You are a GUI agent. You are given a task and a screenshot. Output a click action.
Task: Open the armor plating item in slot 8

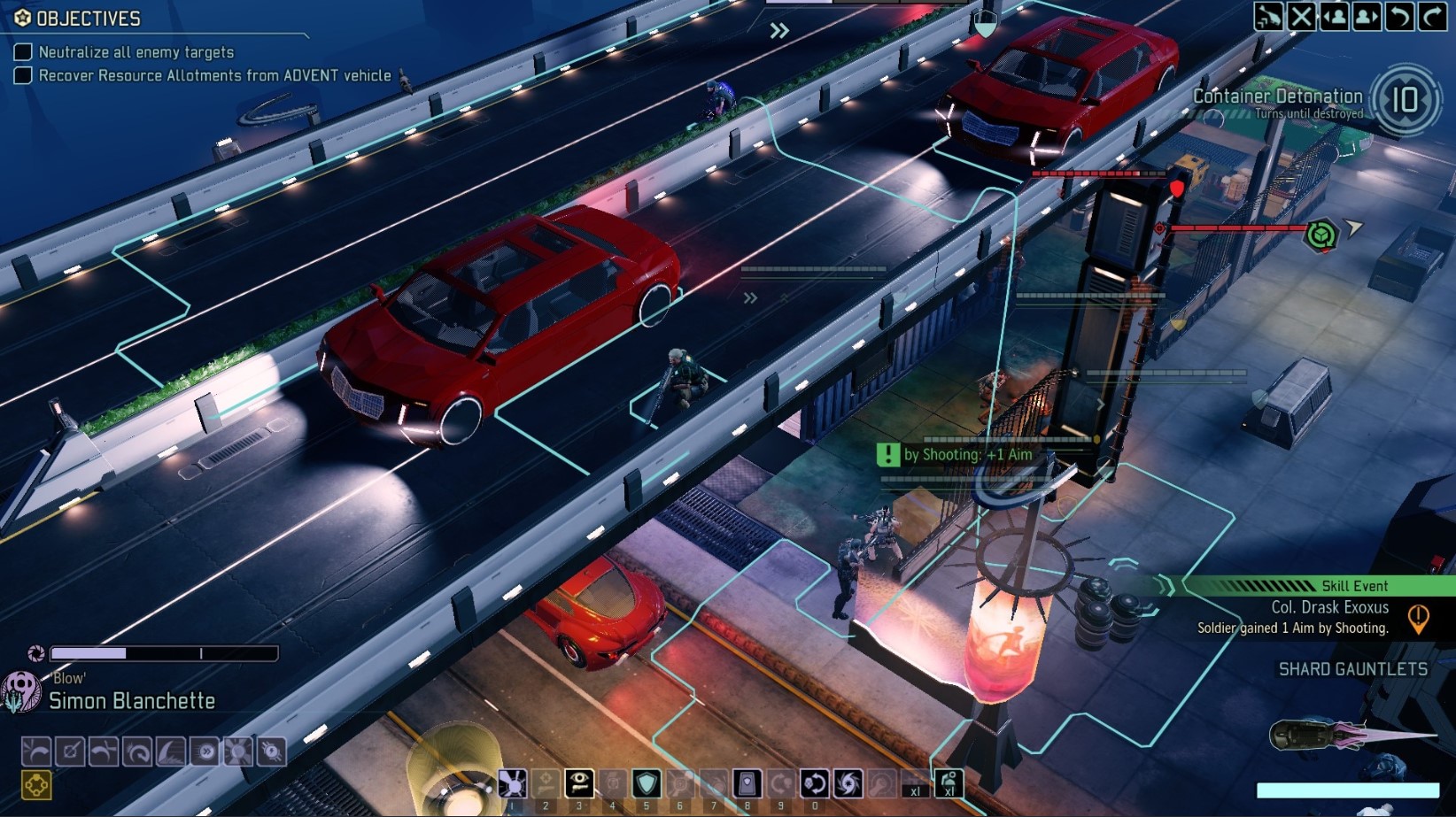(747, 784)
